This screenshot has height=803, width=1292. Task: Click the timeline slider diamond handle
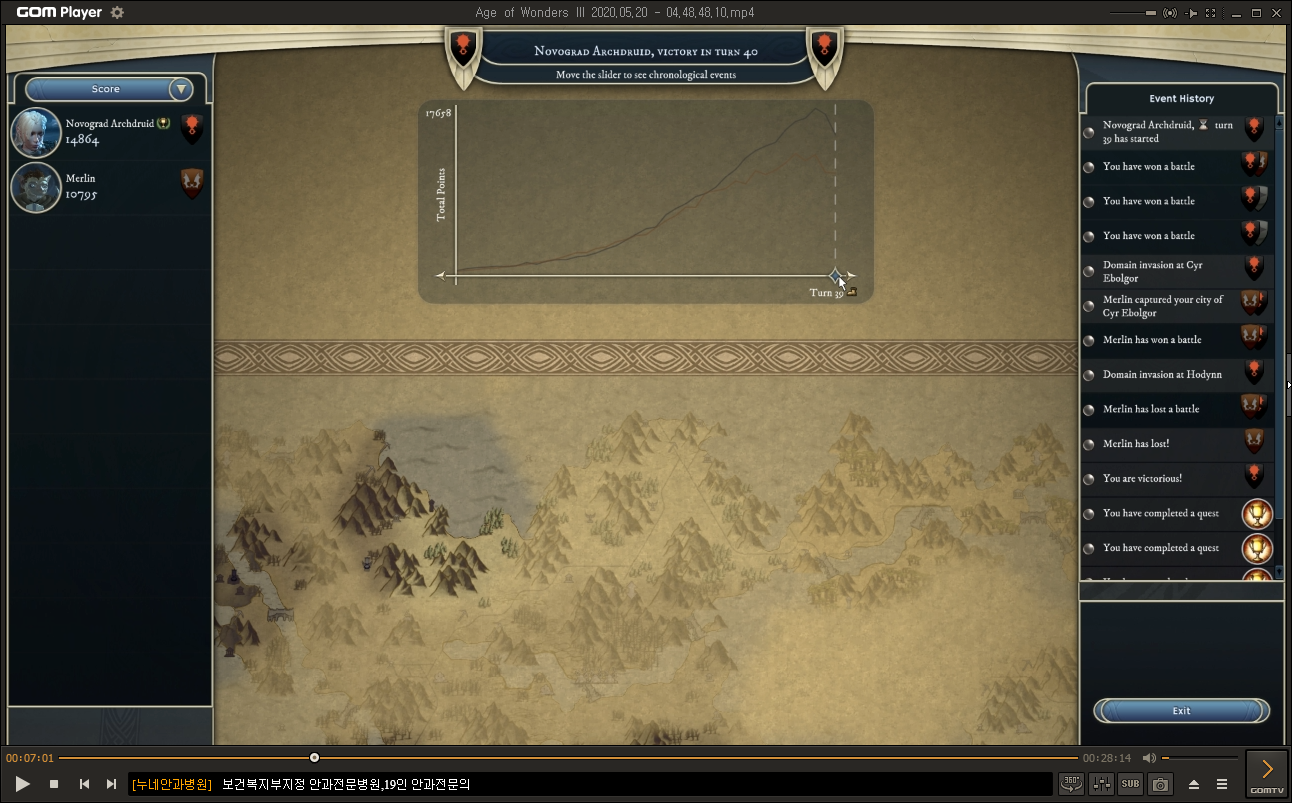click(x=836, y=275)
